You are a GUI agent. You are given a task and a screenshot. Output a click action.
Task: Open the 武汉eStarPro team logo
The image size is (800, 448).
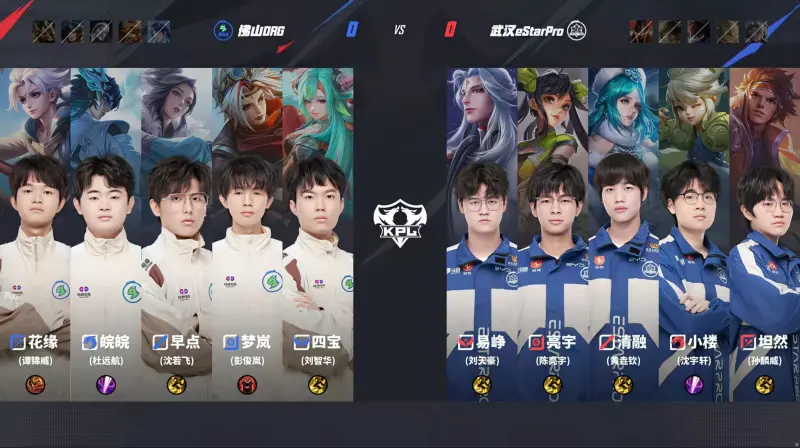point(577,30)
